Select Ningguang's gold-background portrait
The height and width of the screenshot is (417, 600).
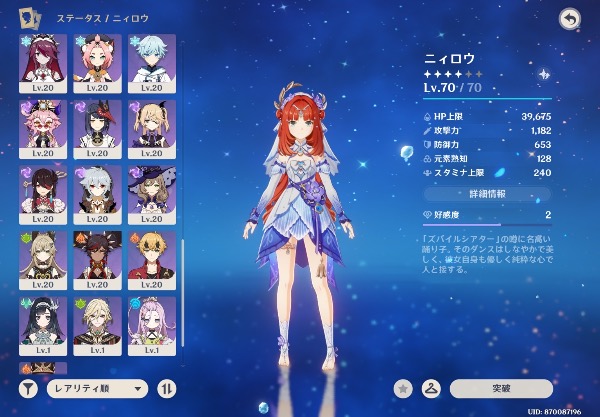click(43, 258)
